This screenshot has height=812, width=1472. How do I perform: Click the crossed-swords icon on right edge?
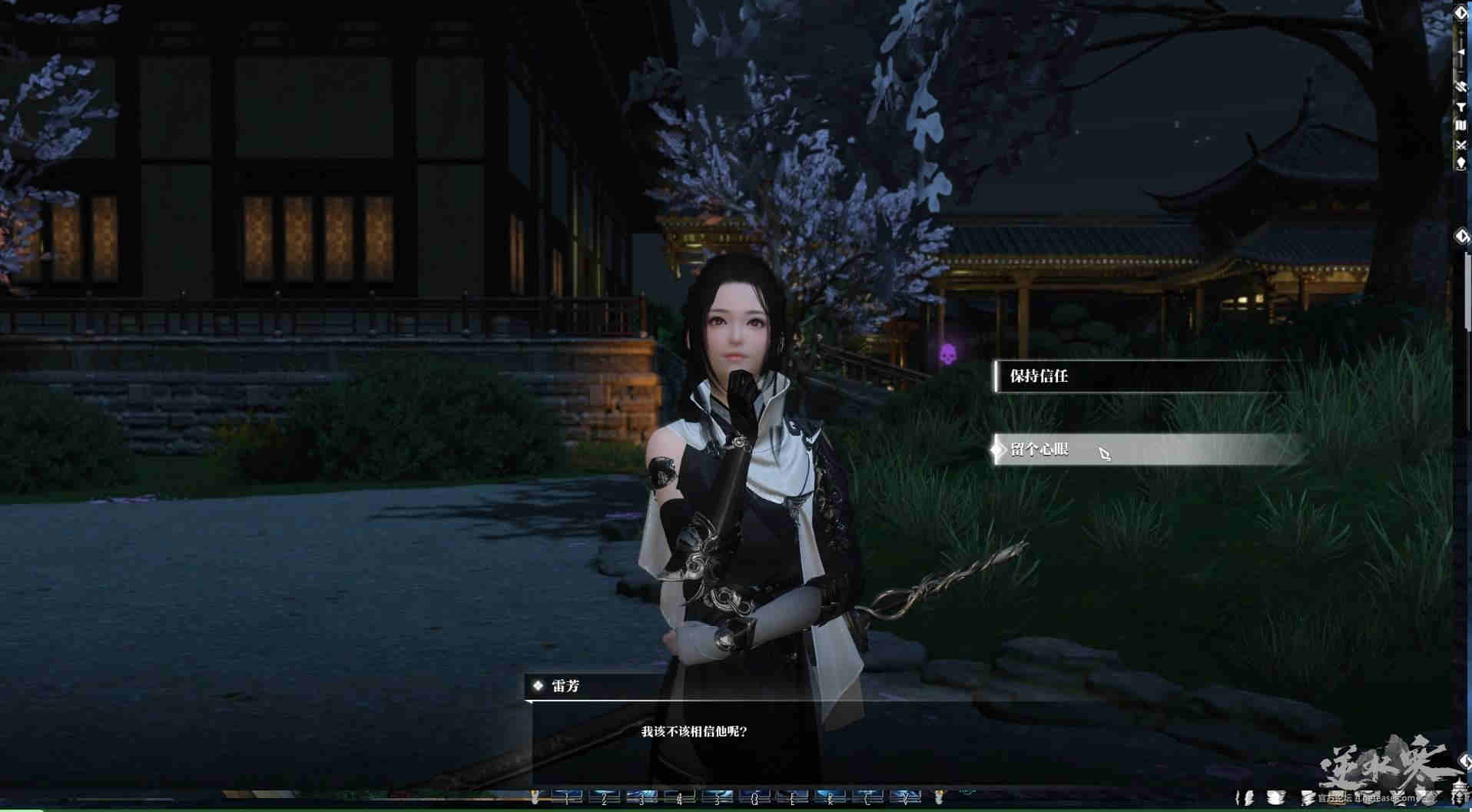[x=1460, y=144]
